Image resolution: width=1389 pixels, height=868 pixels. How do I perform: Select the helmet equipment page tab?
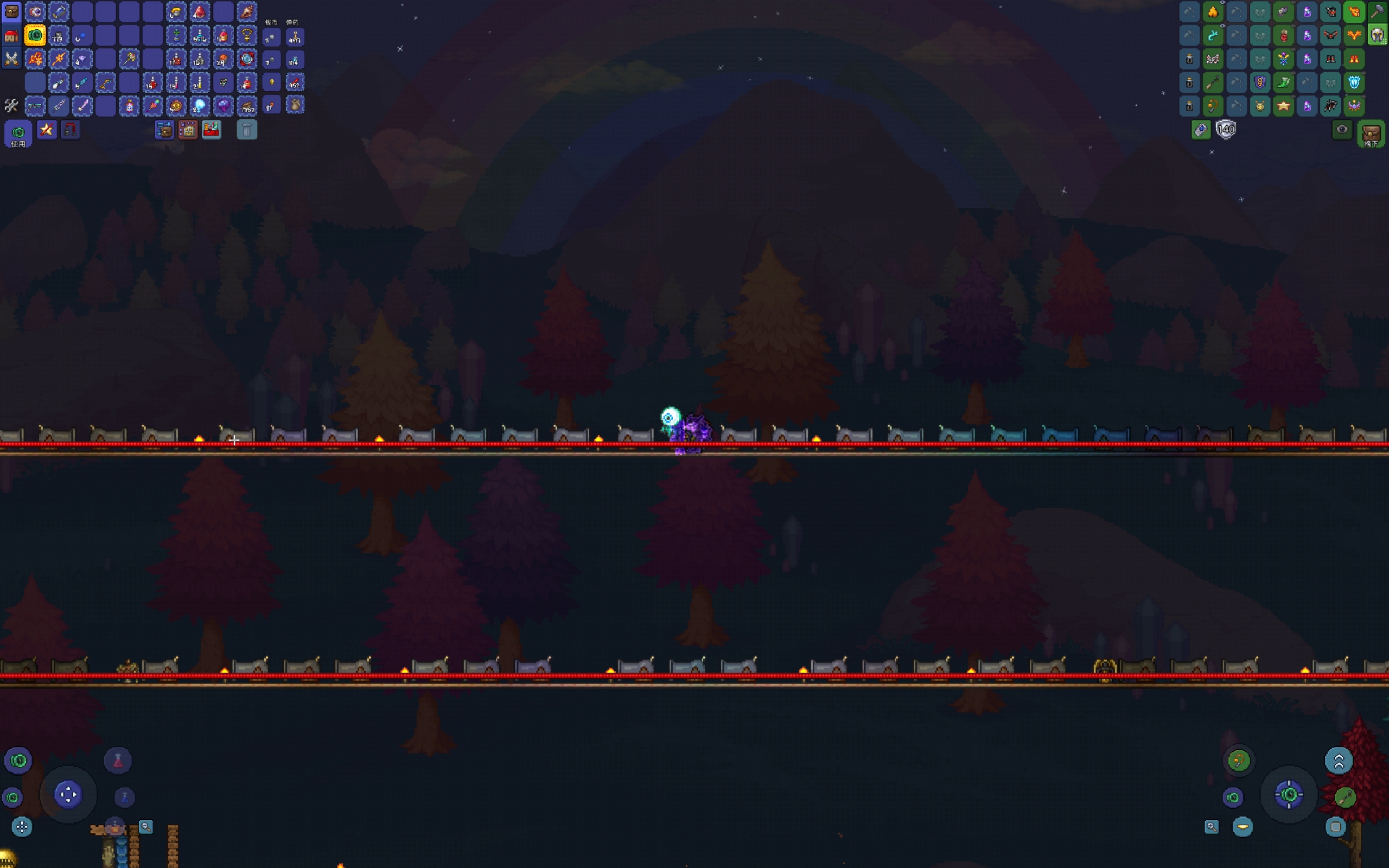(x=1378, y=35)
